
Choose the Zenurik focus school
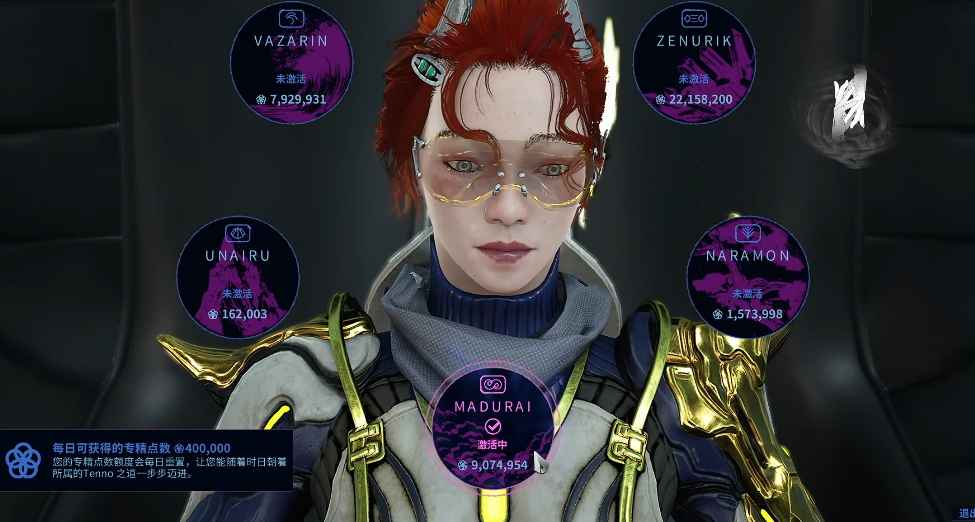(694, 60)
